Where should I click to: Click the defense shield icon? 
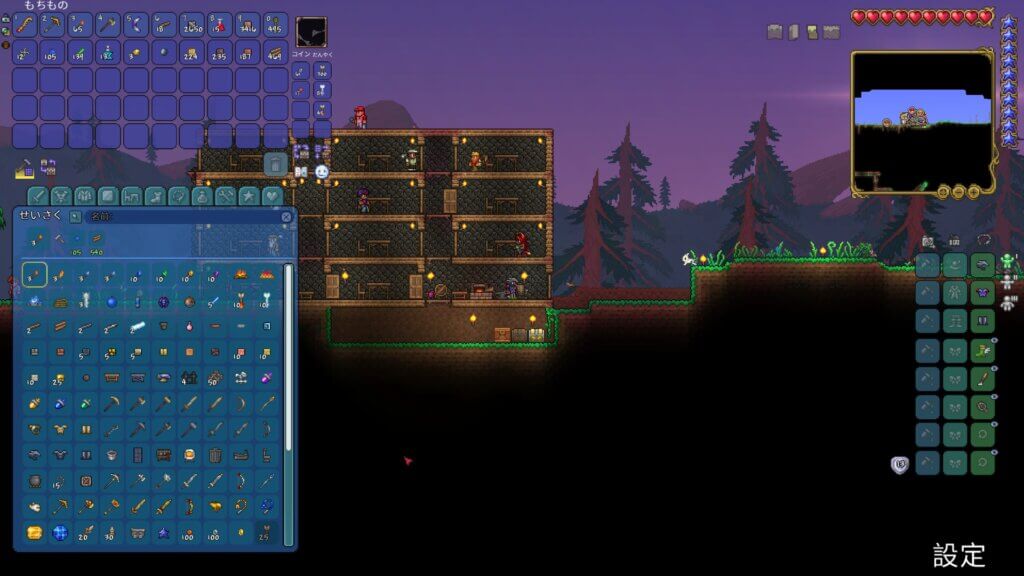899,465
